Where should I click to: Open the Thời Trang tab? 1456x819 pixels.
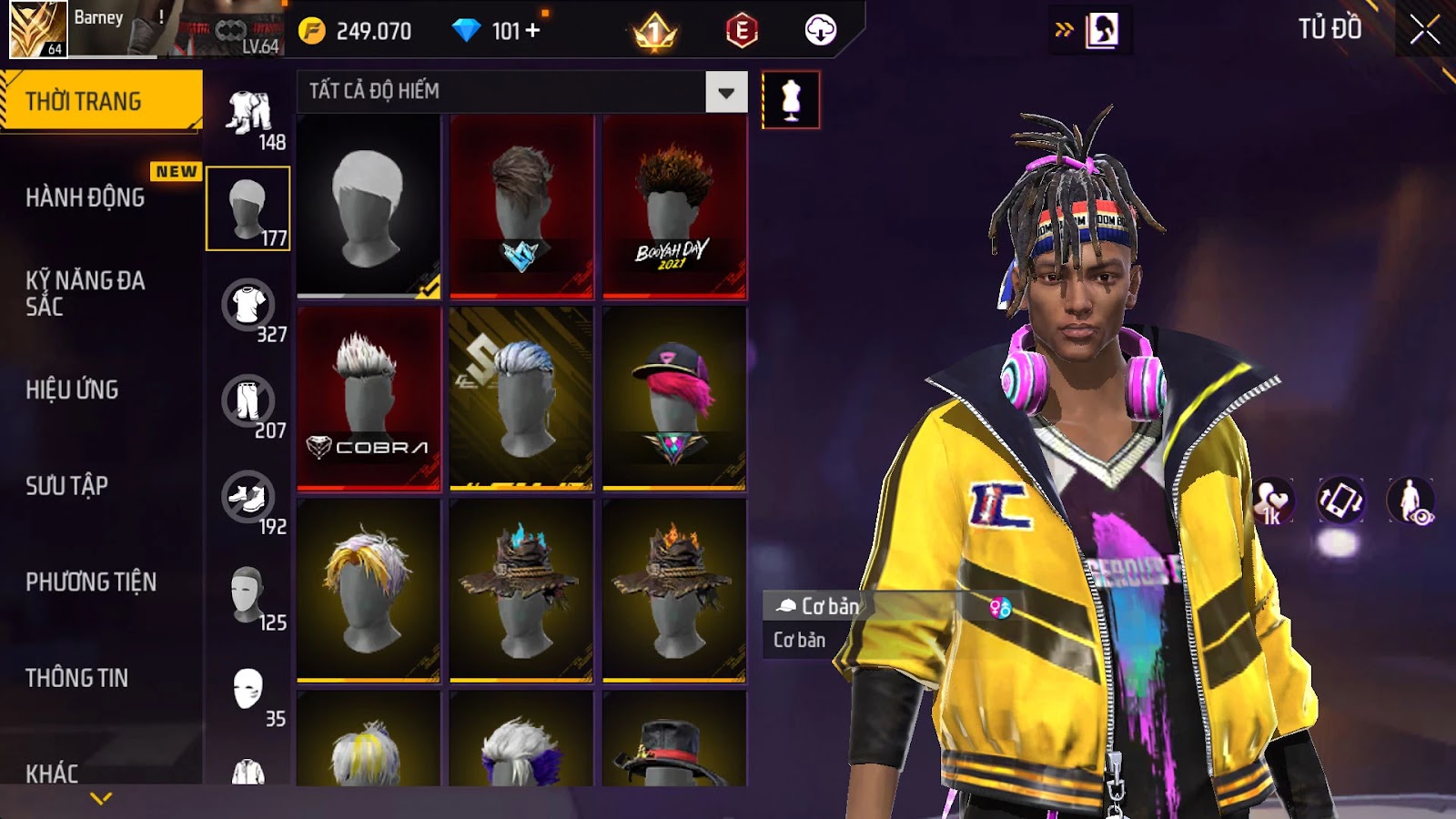coord(101,101)
